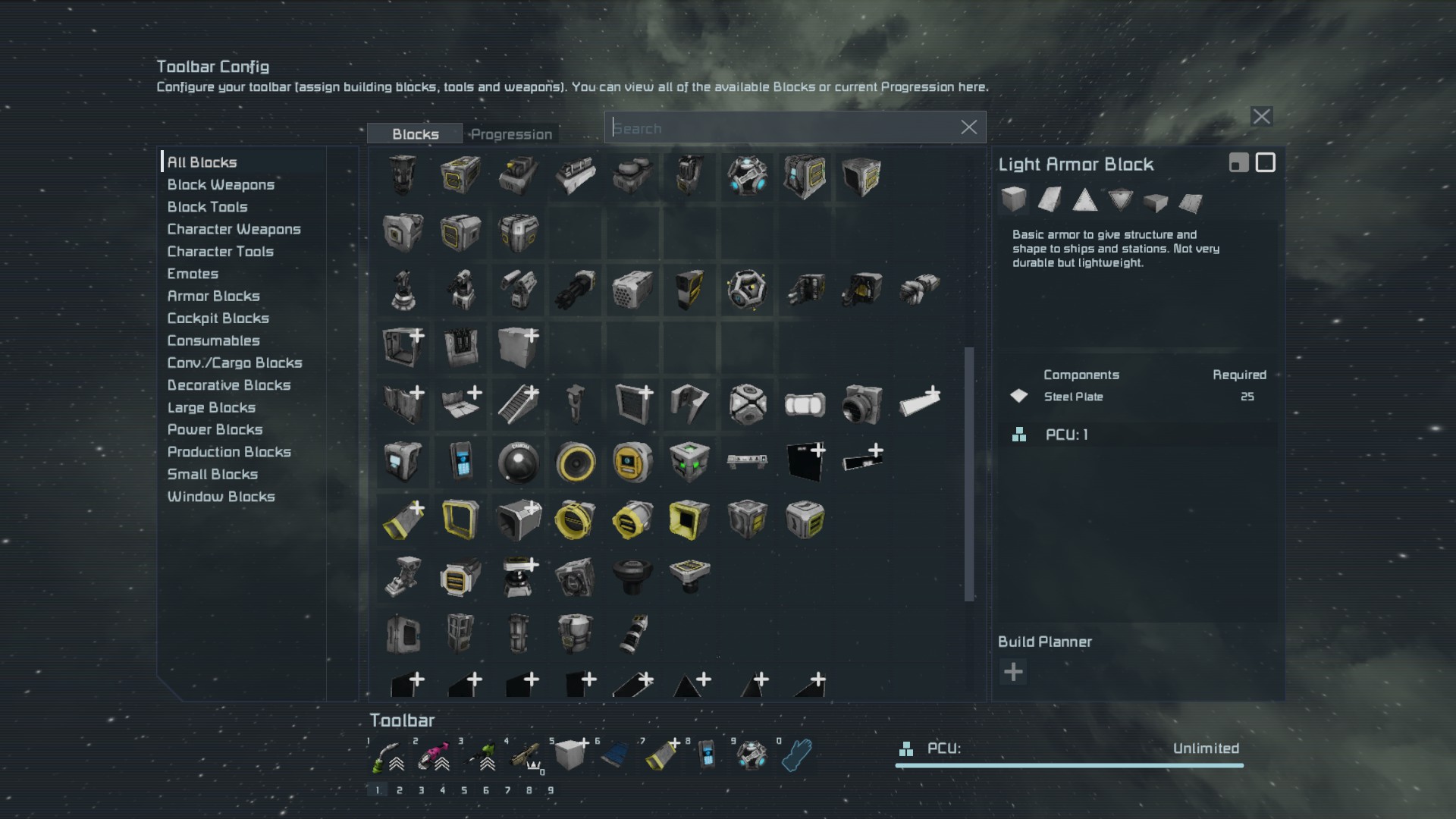1456x819 pixels.
Task: Show the Cockpit Blocks category
Action: (x=218, y=318)
